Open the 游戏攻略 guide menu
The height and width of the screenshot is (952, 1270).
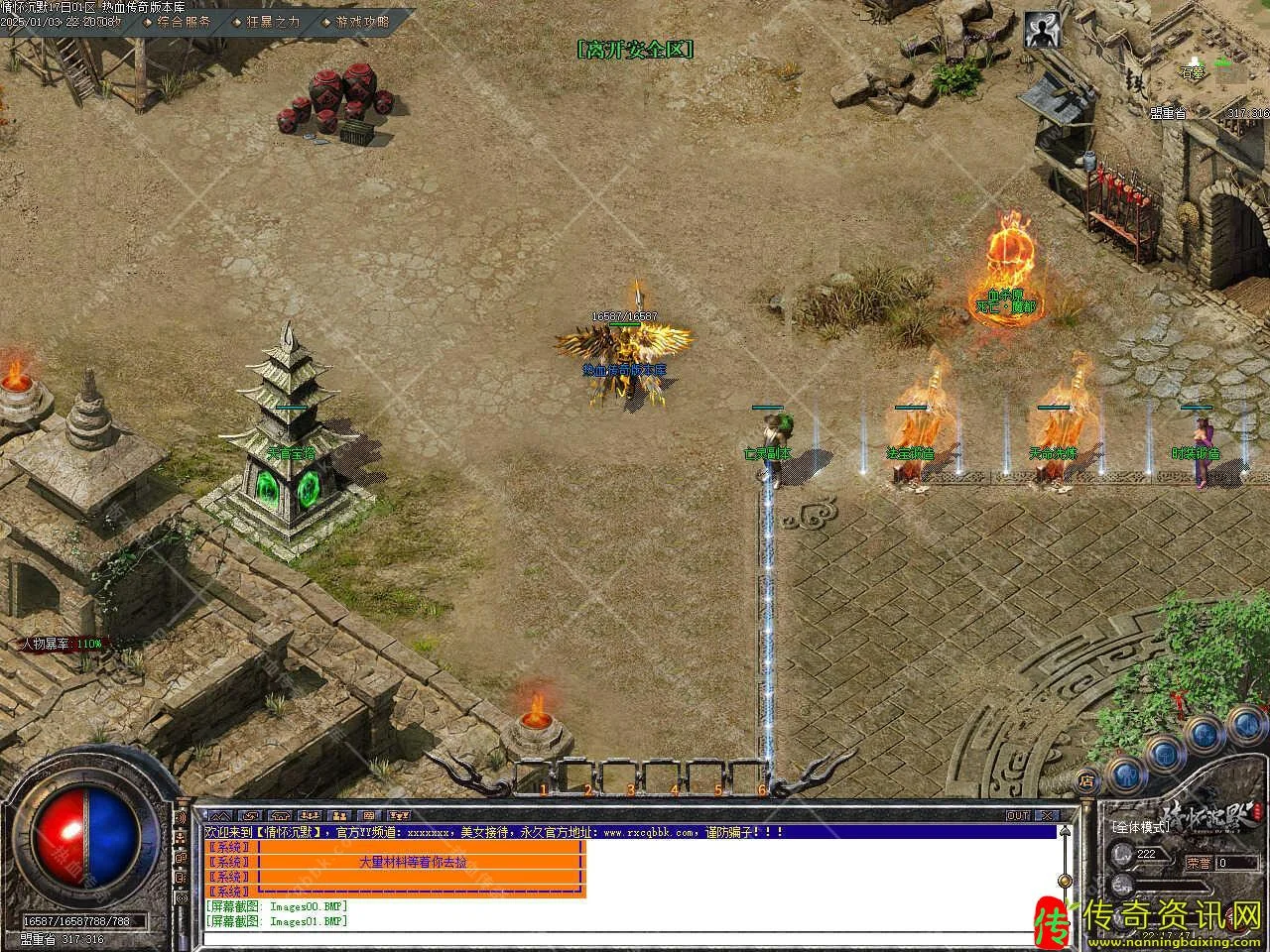pyautogui.click(x=362, y=21)
